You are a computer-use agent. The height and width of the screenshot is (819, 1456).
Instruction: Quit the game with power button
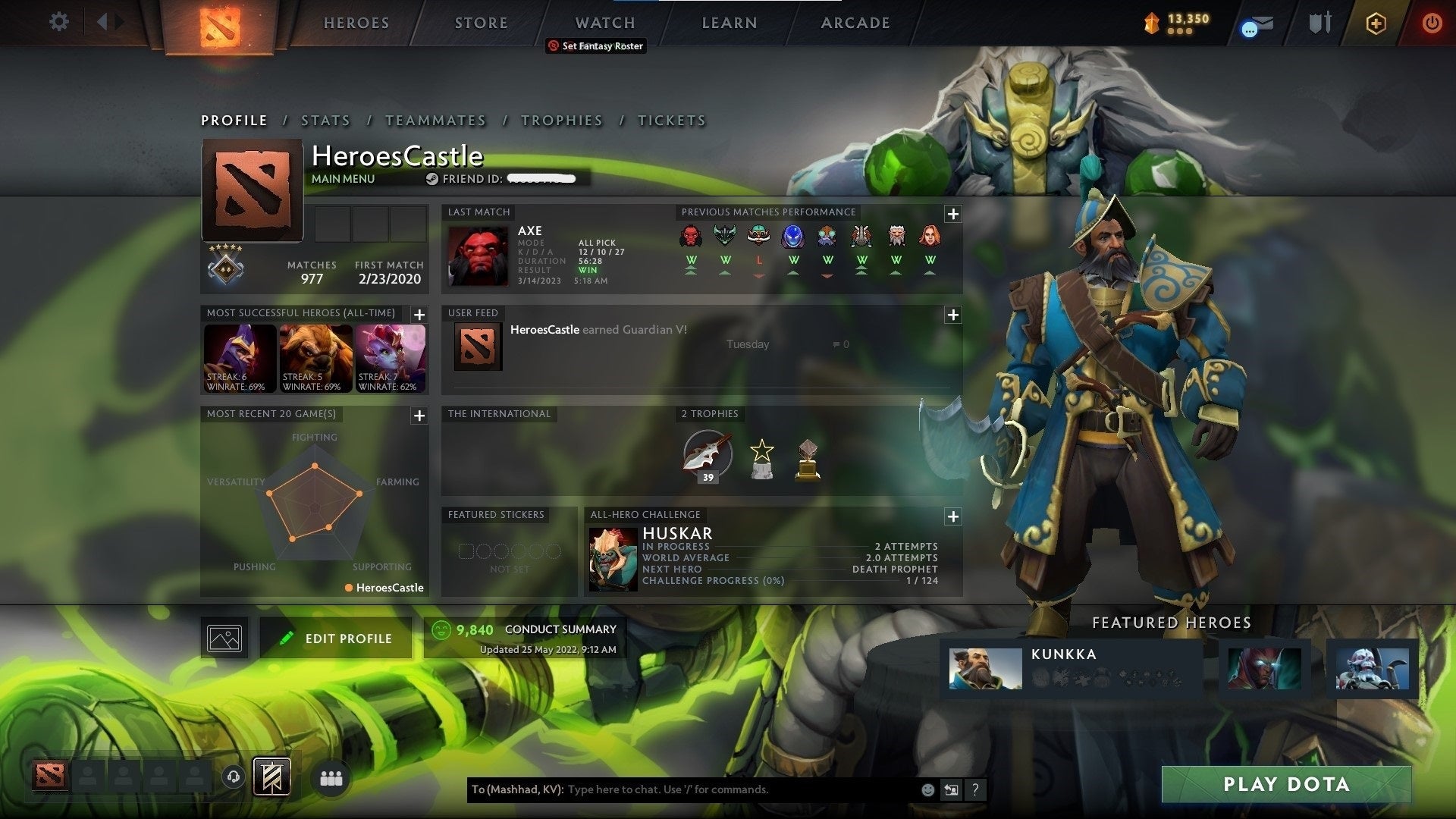[1431, 23]
